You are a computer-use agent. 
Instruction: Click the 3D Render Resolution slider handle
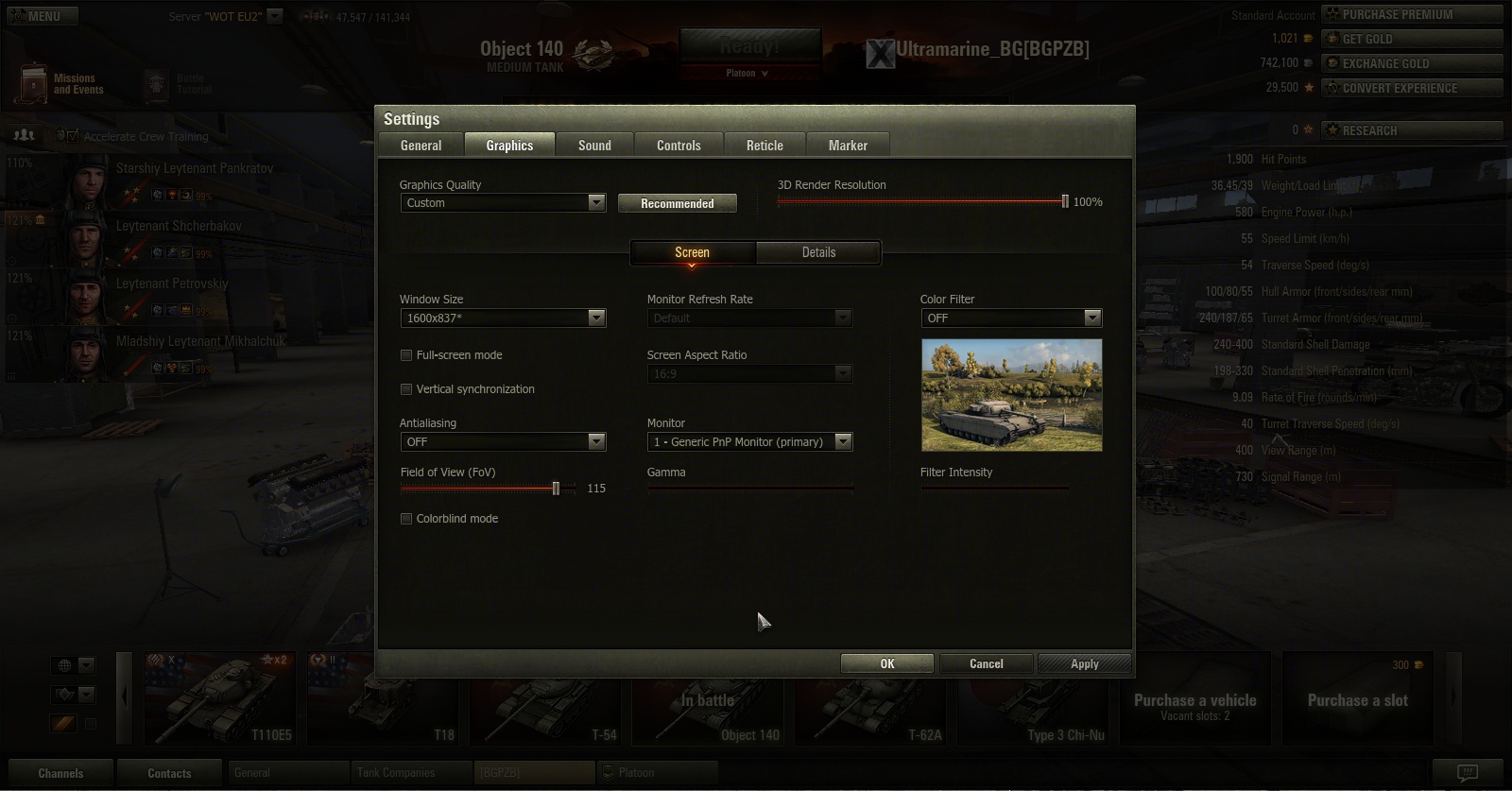[x=1065, y=201]
